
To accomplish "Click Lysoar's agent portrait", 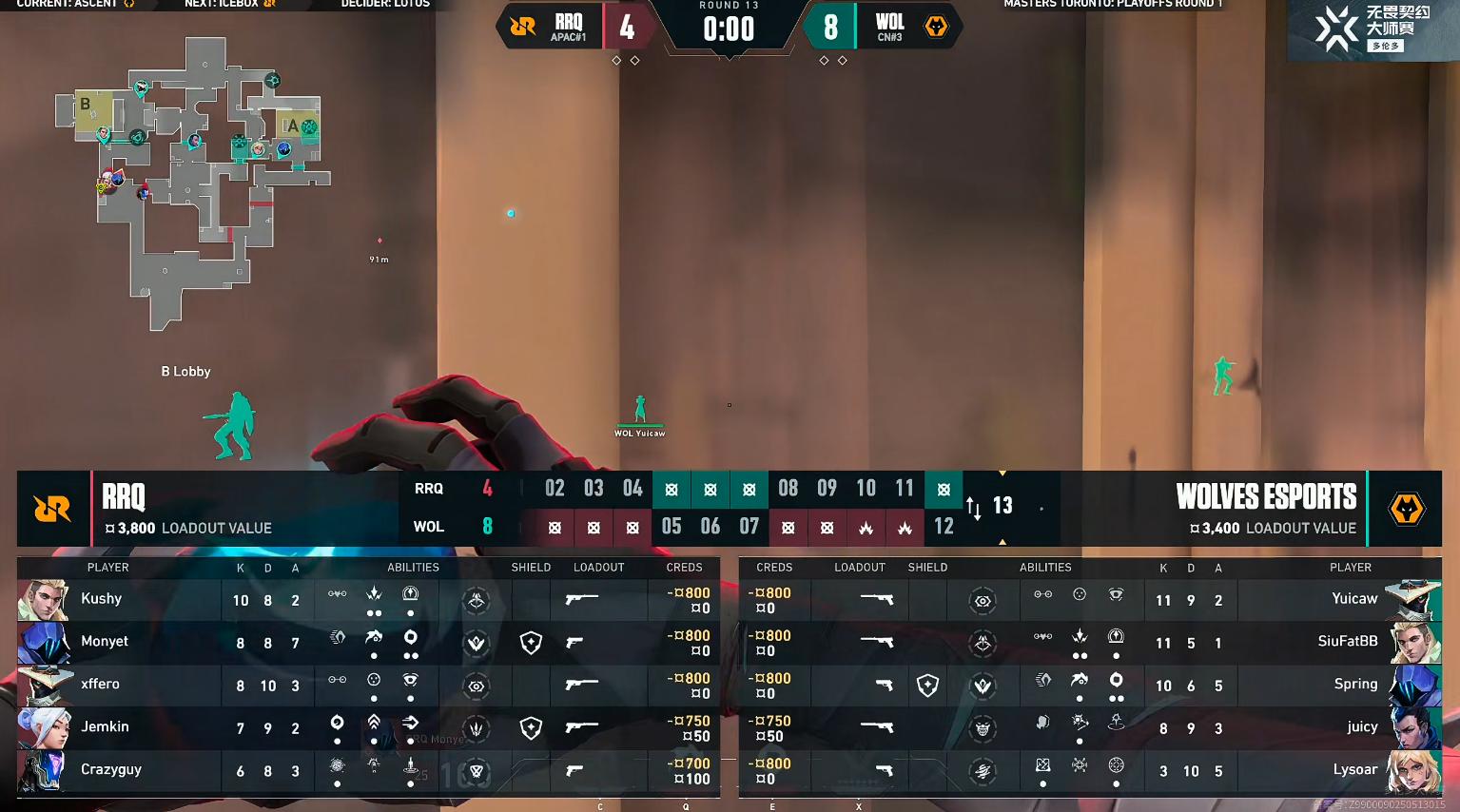I will tap(1413, 771).
